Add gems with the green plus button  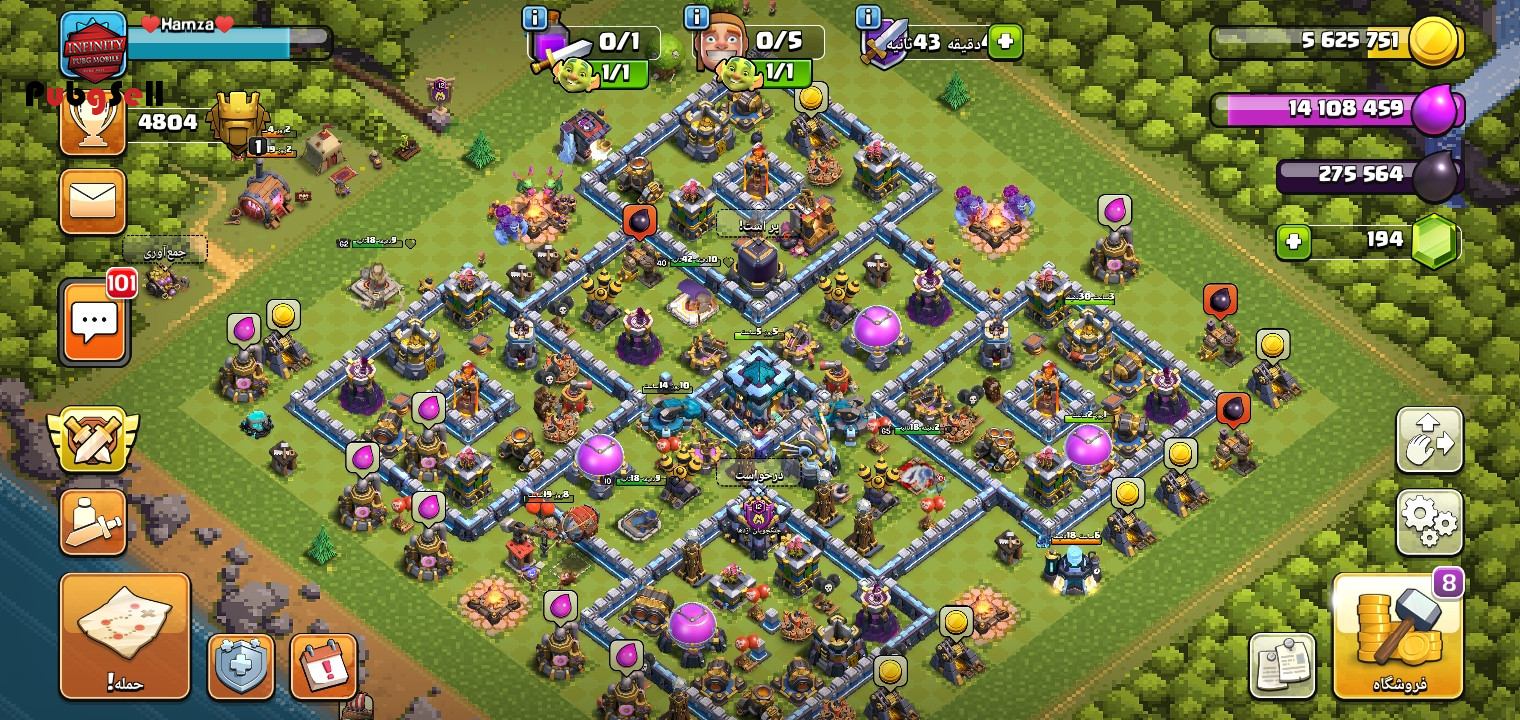tap(1293, 242)
